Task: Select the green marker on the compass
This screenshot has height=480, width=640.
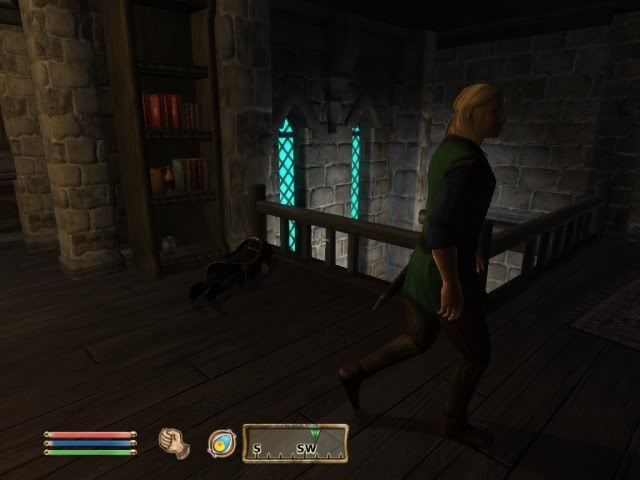Action: (x=315, y=434)
